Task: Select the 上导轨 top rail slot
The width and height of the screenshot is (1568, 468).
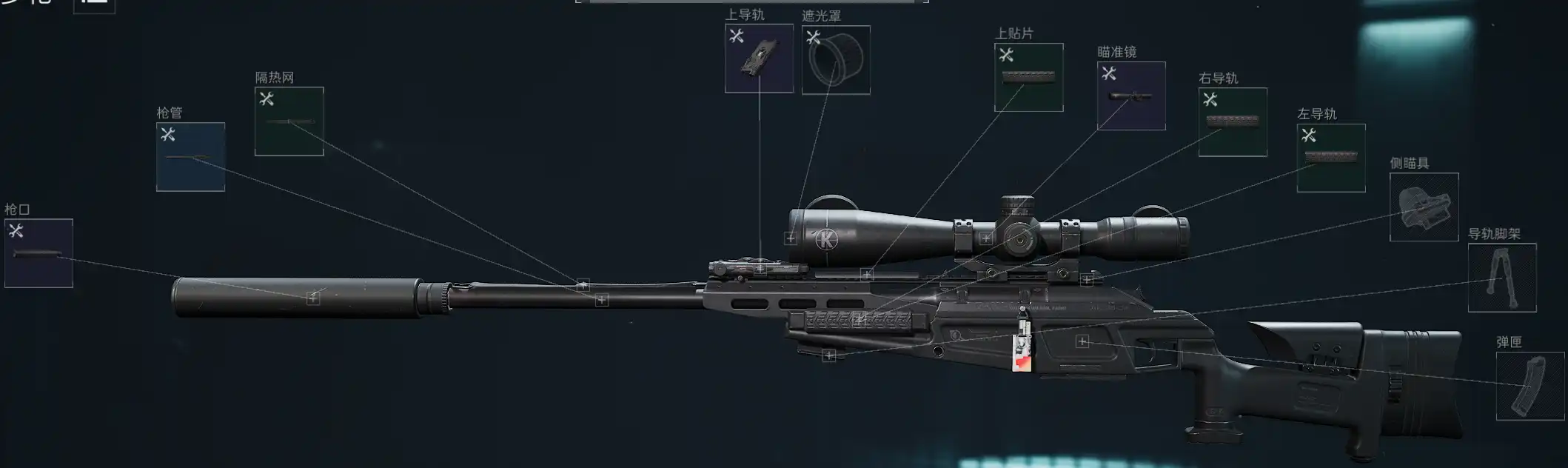Action: coord(759,58)
